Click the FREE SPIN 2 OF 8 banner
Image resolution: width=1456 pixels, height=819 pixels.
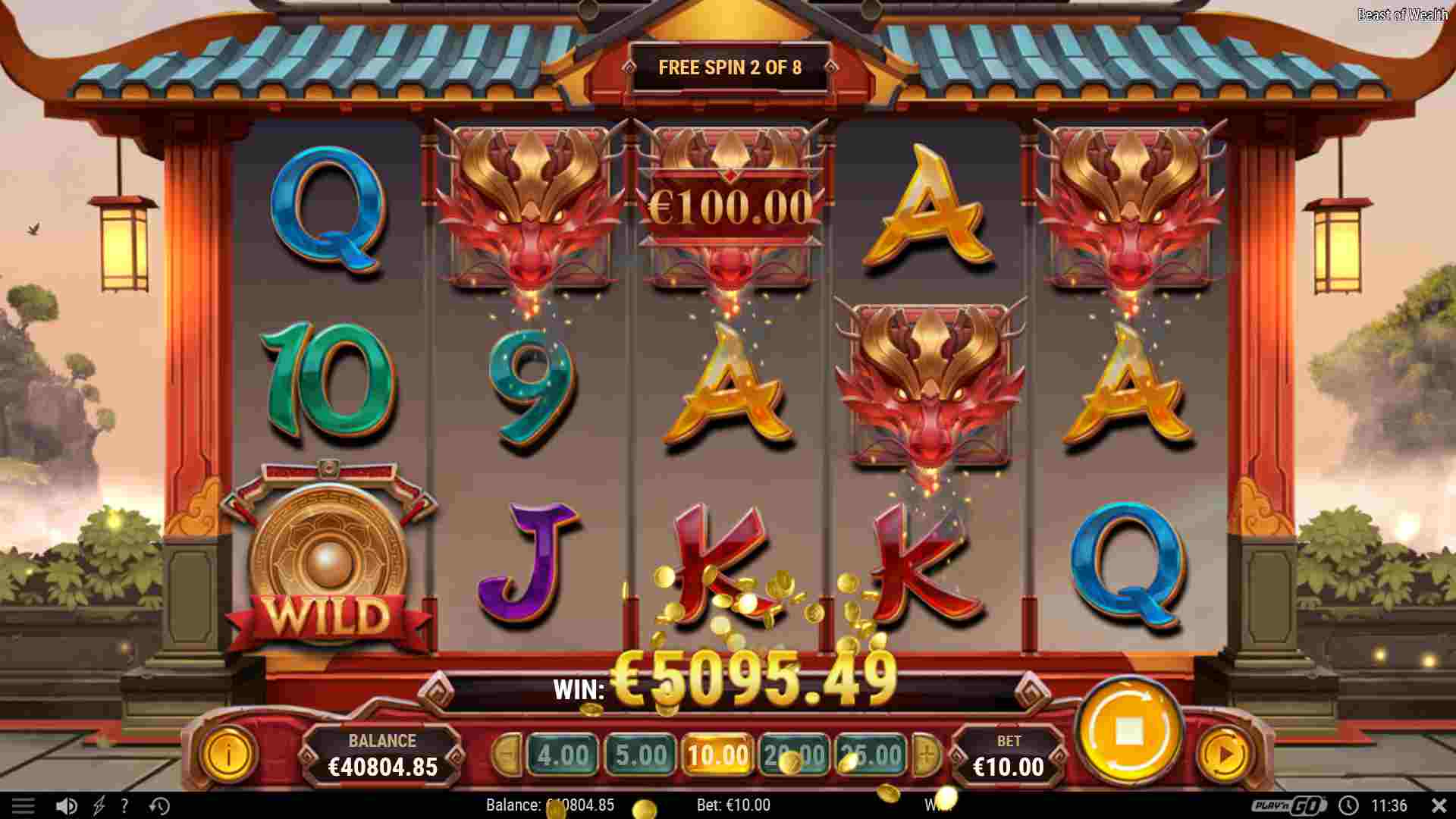pos(730,67)
